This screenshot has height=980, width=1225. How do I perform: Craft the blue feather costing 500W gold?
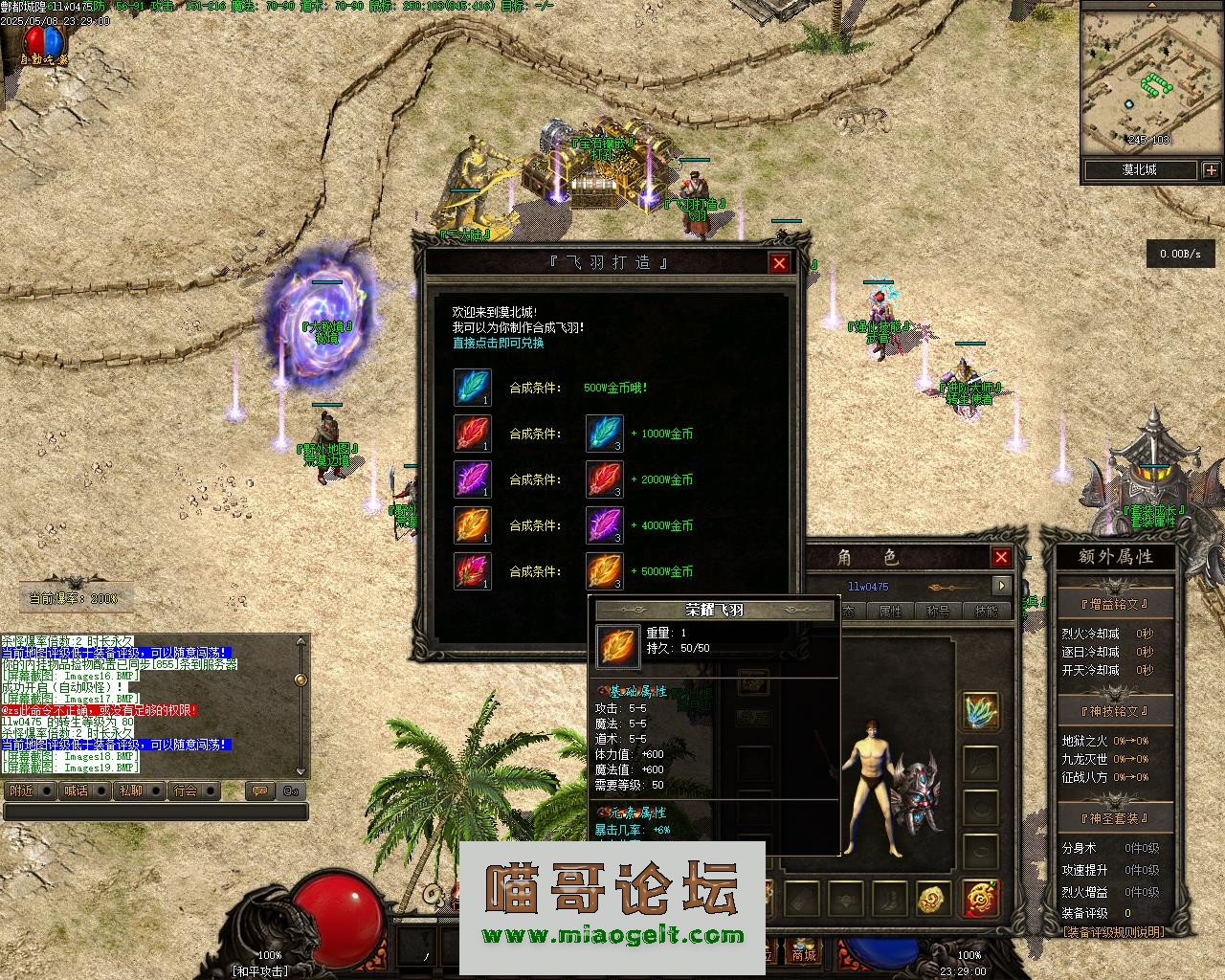pos(472,388)
